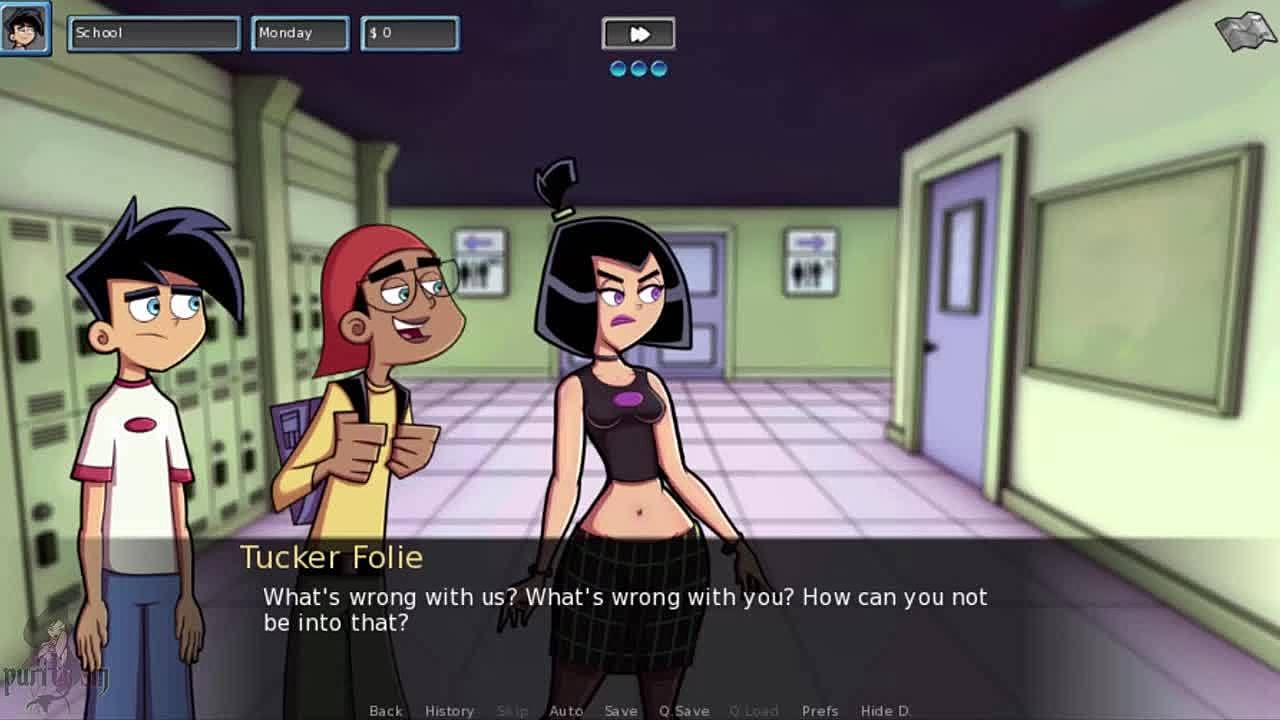Screen dimensions: 1280x720
Task: Open the character portrait icon
Action: (x=25, y=30)
